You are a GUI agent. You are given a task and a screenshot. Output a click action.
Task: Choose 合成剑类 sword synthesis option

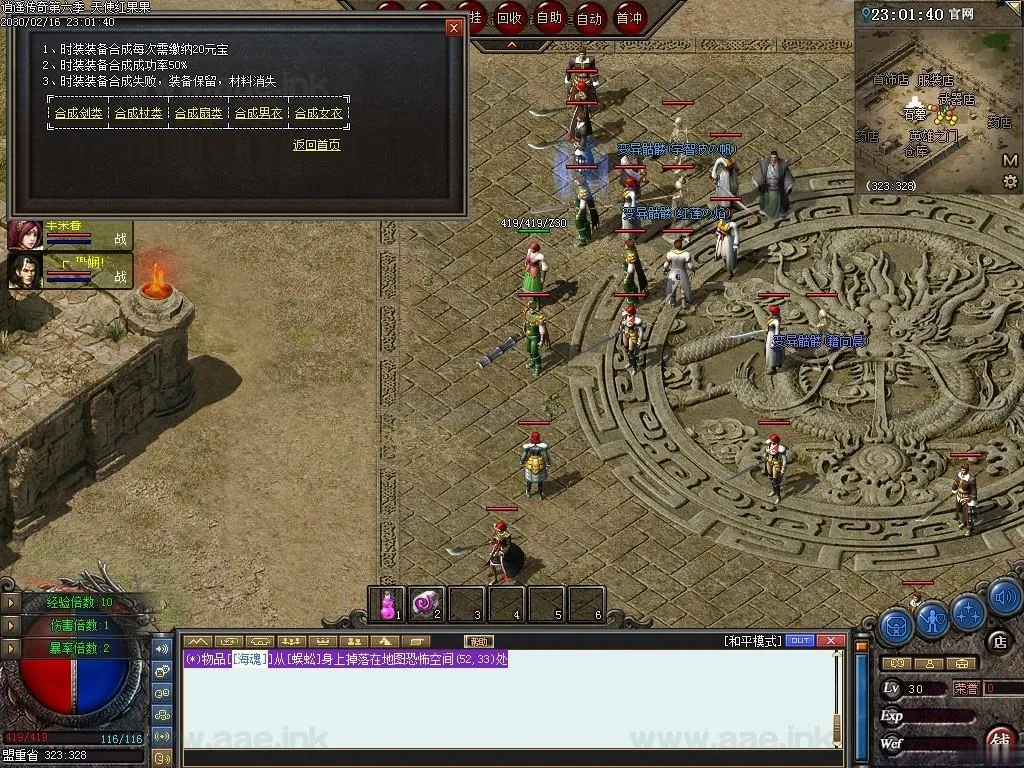[78, 114]
